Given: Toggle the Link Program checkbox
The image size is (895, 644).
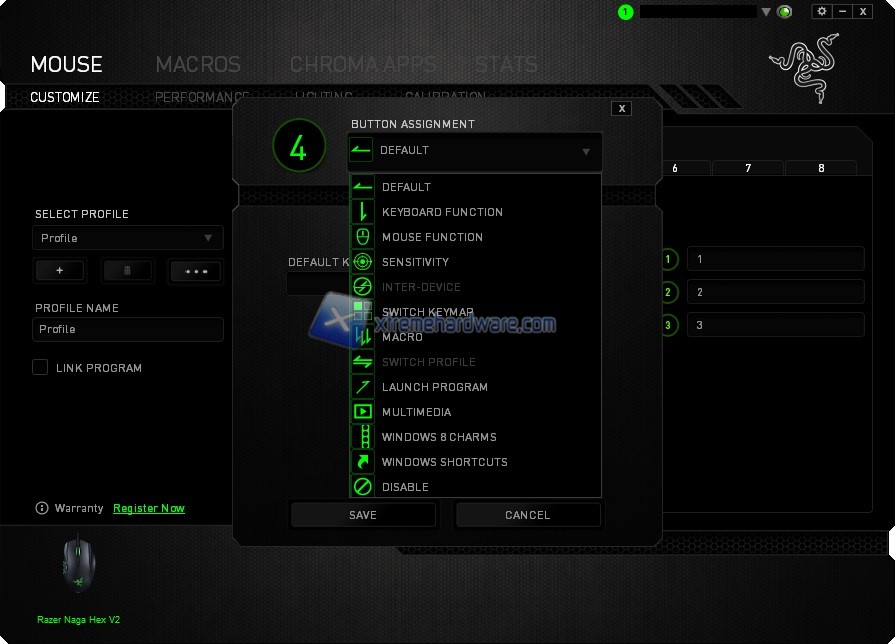Looking at the screenshot, I should [40, 367].
